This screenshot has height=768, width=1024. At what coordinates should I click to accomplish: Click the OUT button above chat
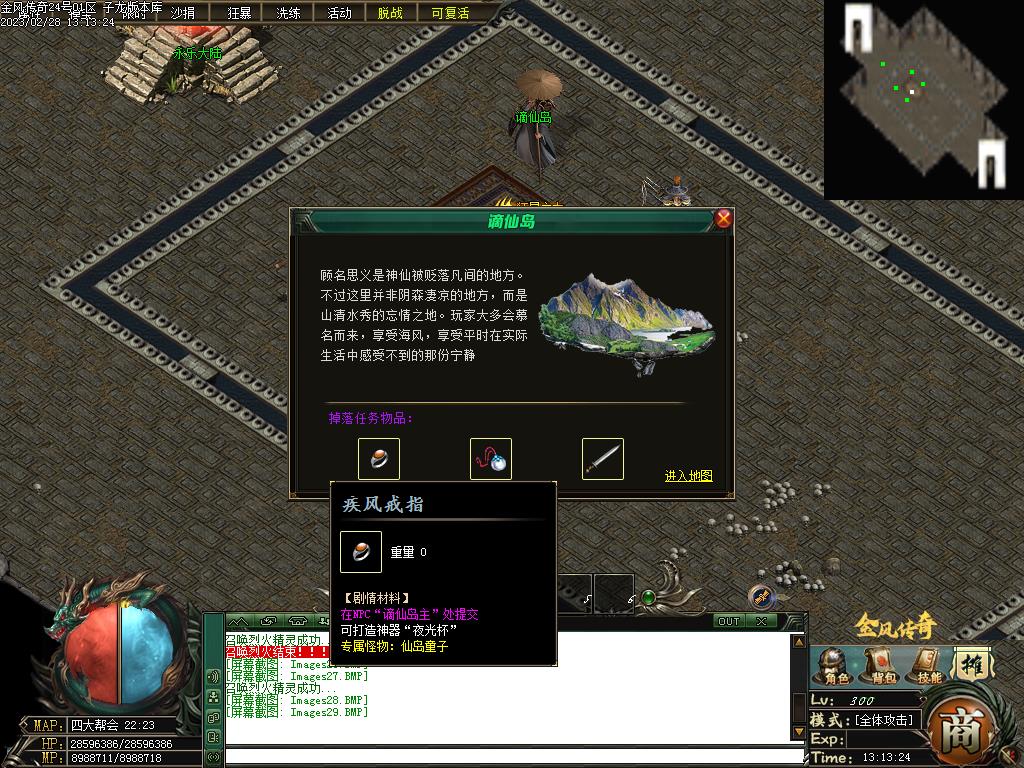point(729,621)
